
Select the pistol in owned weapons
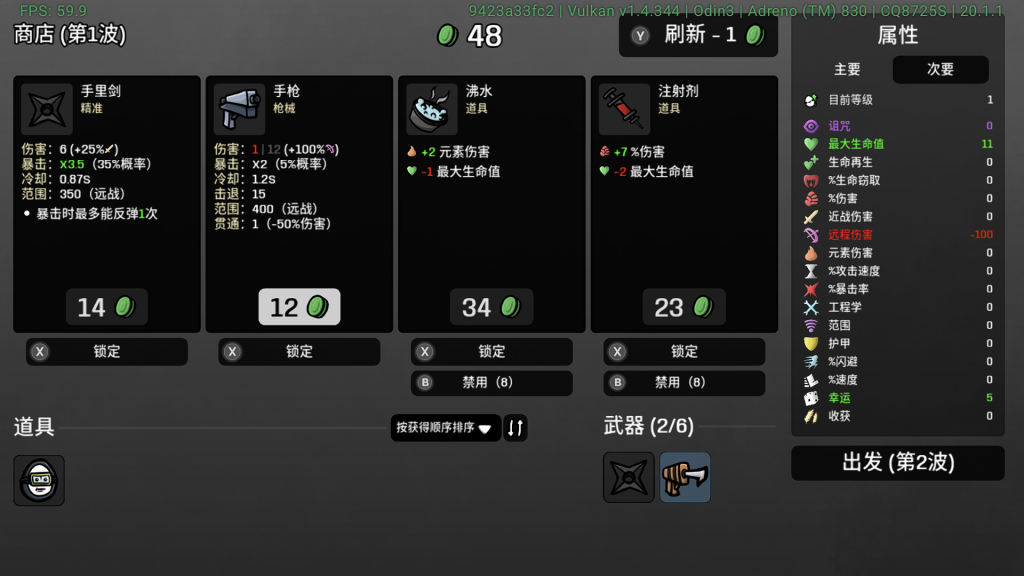click(x=685, y=477)
